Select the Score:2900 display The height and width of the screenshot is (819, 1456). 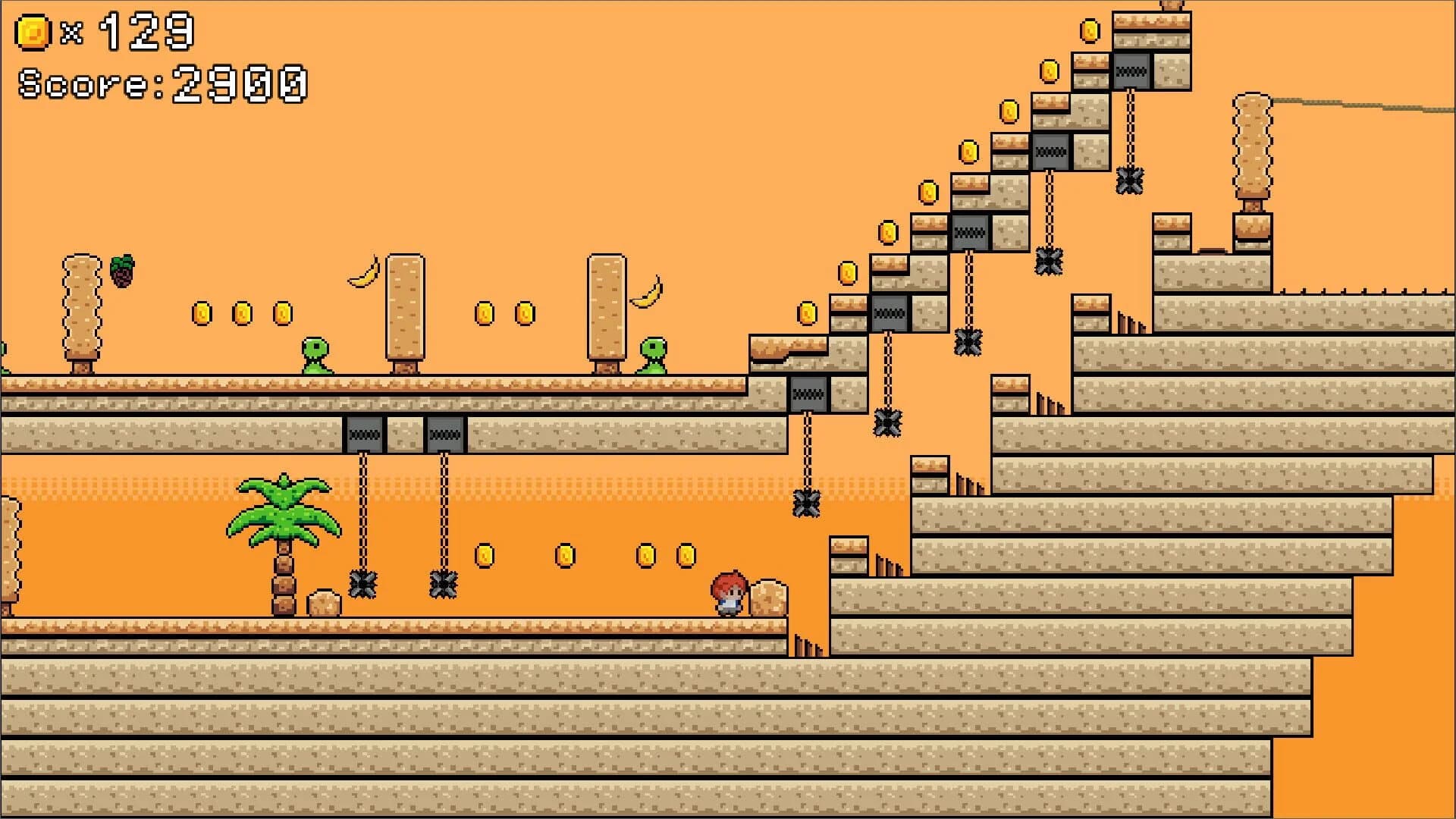[x=163, y=83]
